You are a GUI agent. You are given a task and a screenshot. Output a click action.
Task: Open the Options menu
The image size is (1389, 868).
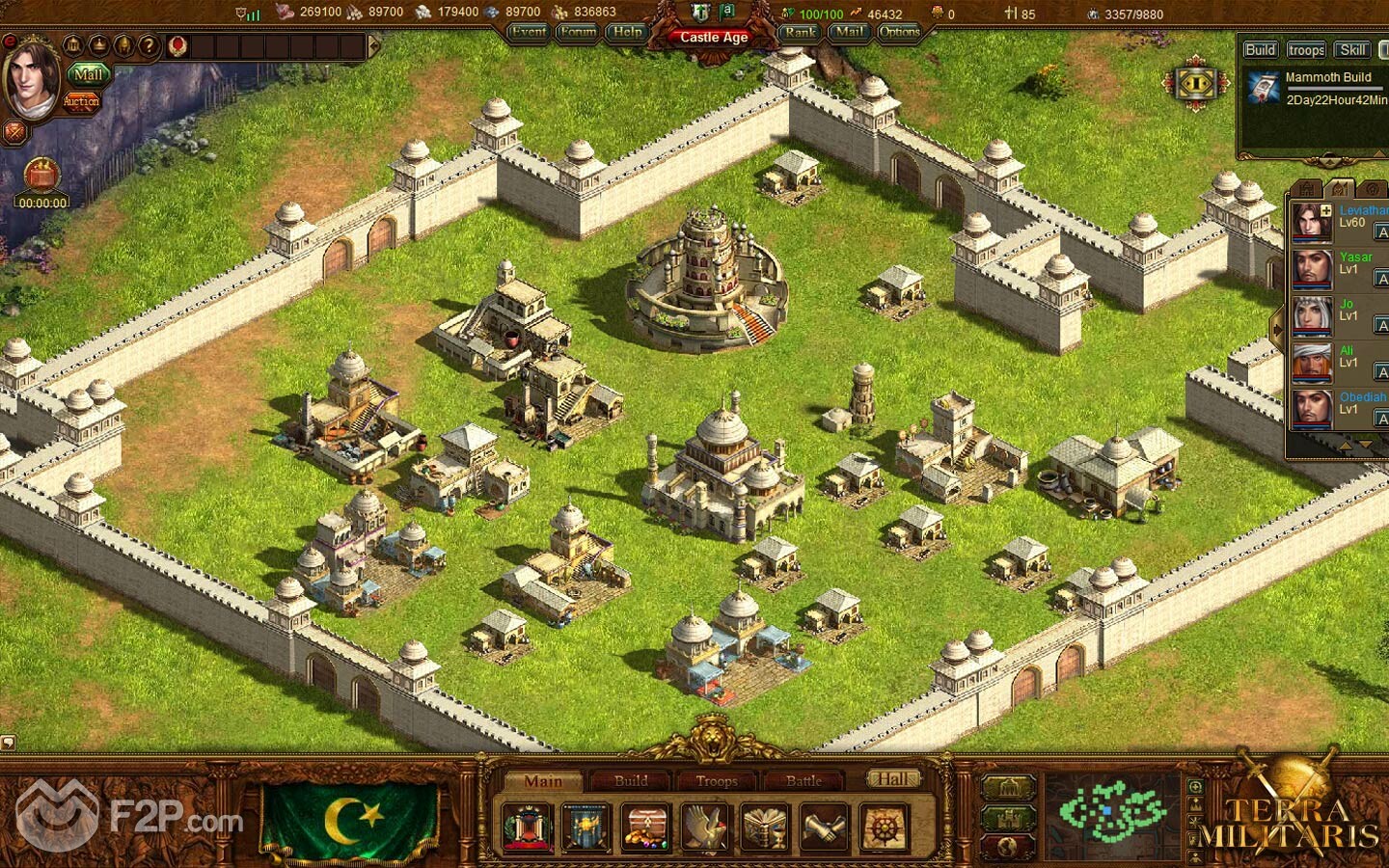(x=900, y=32)
